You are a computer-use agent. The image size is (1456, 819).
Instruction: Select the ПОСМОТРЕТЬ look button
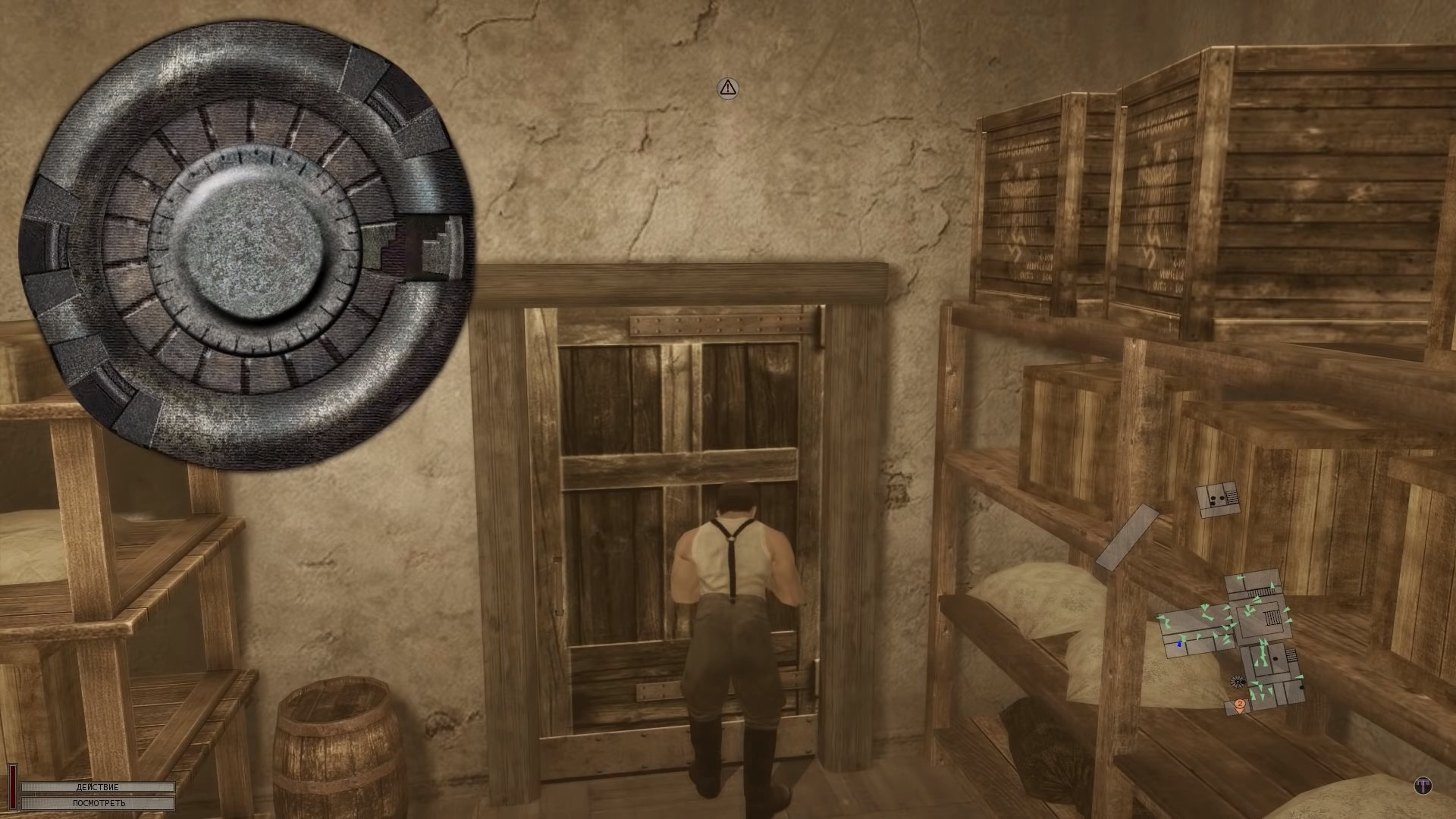point(98,802)
